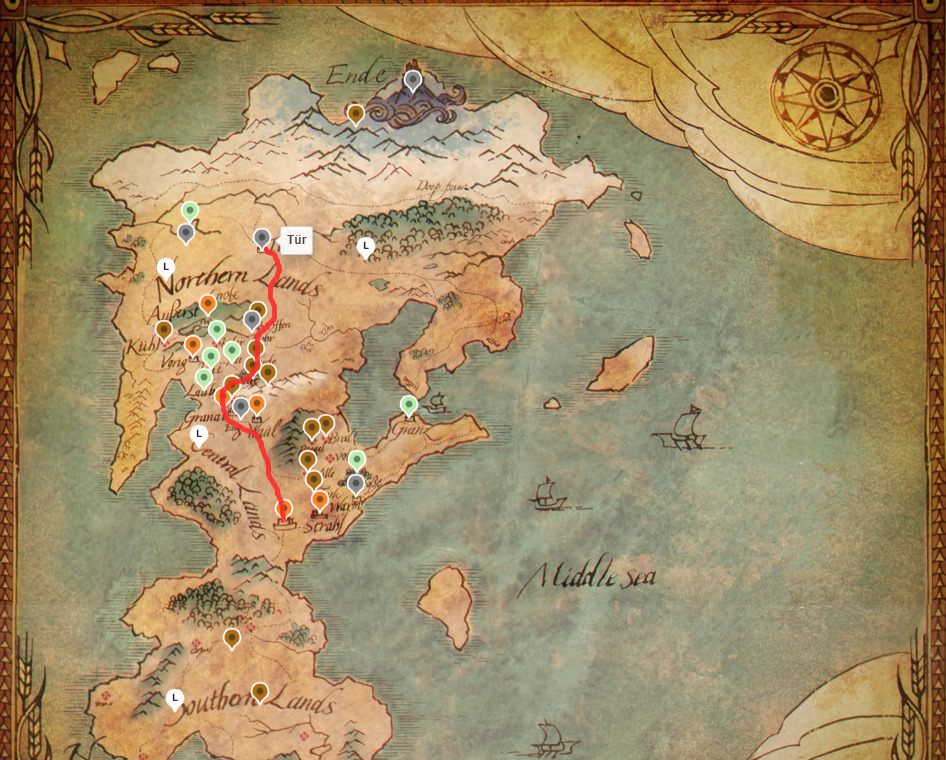Viewport: 946px width, 760px height.
Task: Open the brown marker beneath the Ende label
Action: [356, 114]
